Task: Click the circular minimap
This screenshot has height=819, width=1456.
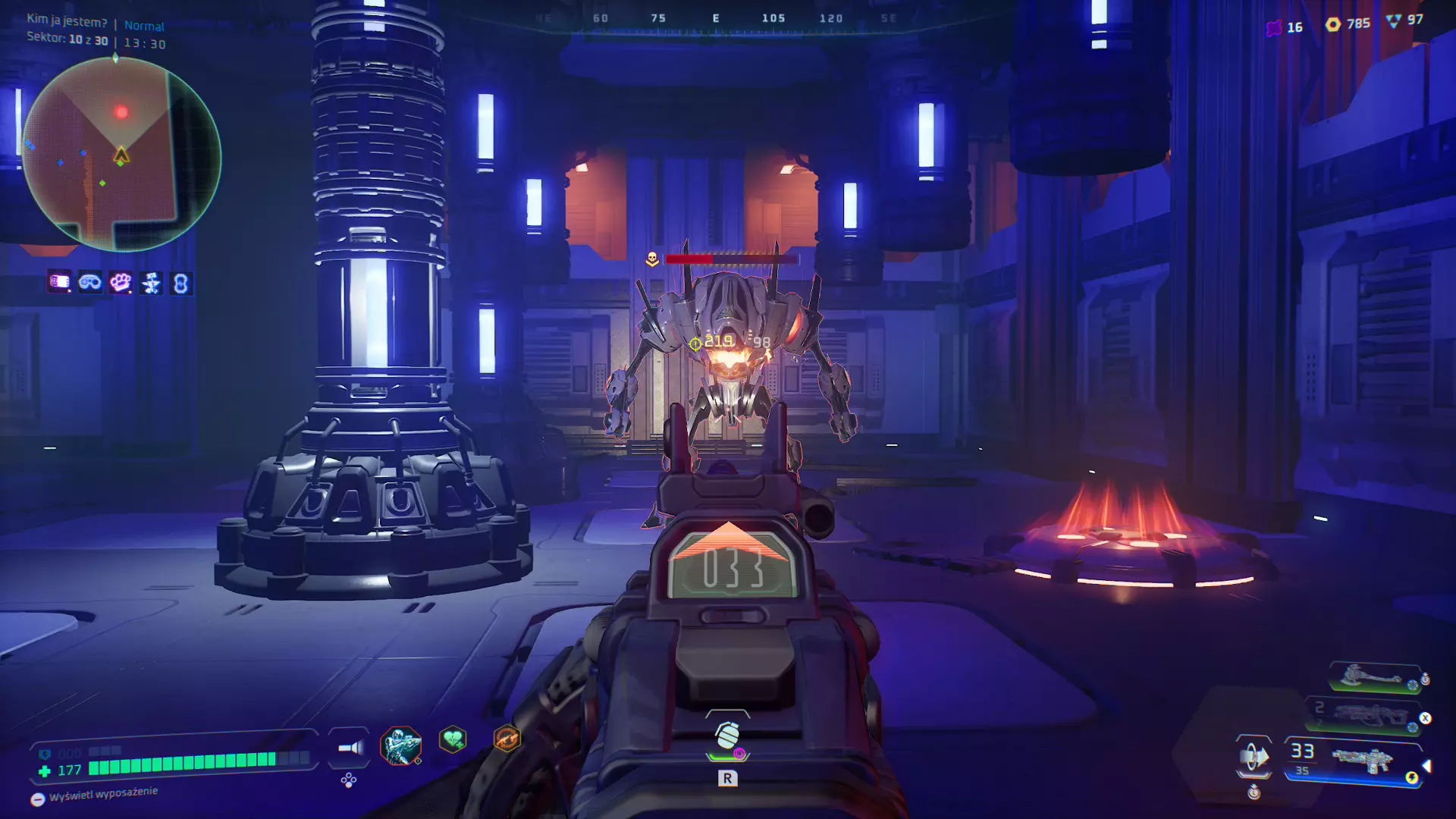Action: click(121, 154)
